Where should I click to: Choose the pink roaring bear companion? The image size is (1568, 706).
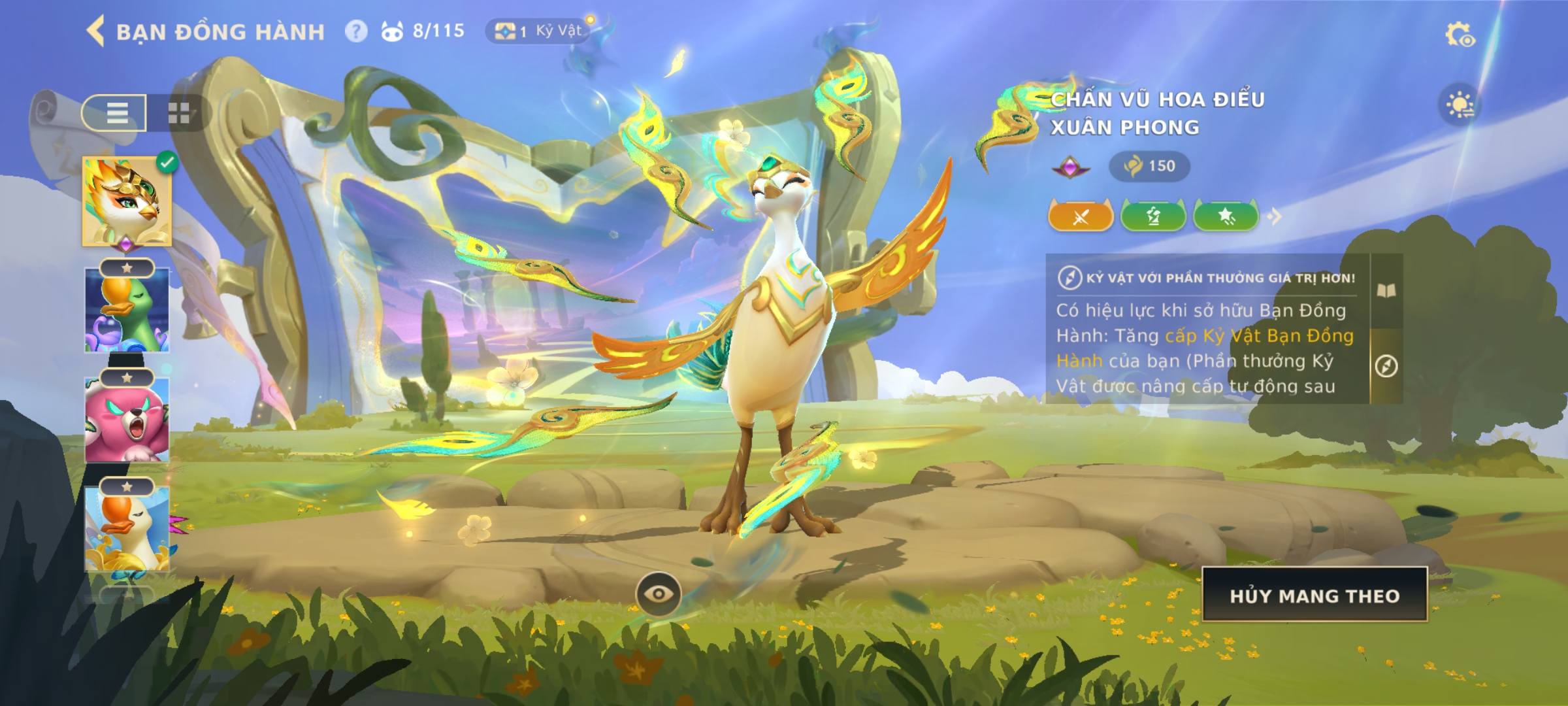[x=127, y=419]
